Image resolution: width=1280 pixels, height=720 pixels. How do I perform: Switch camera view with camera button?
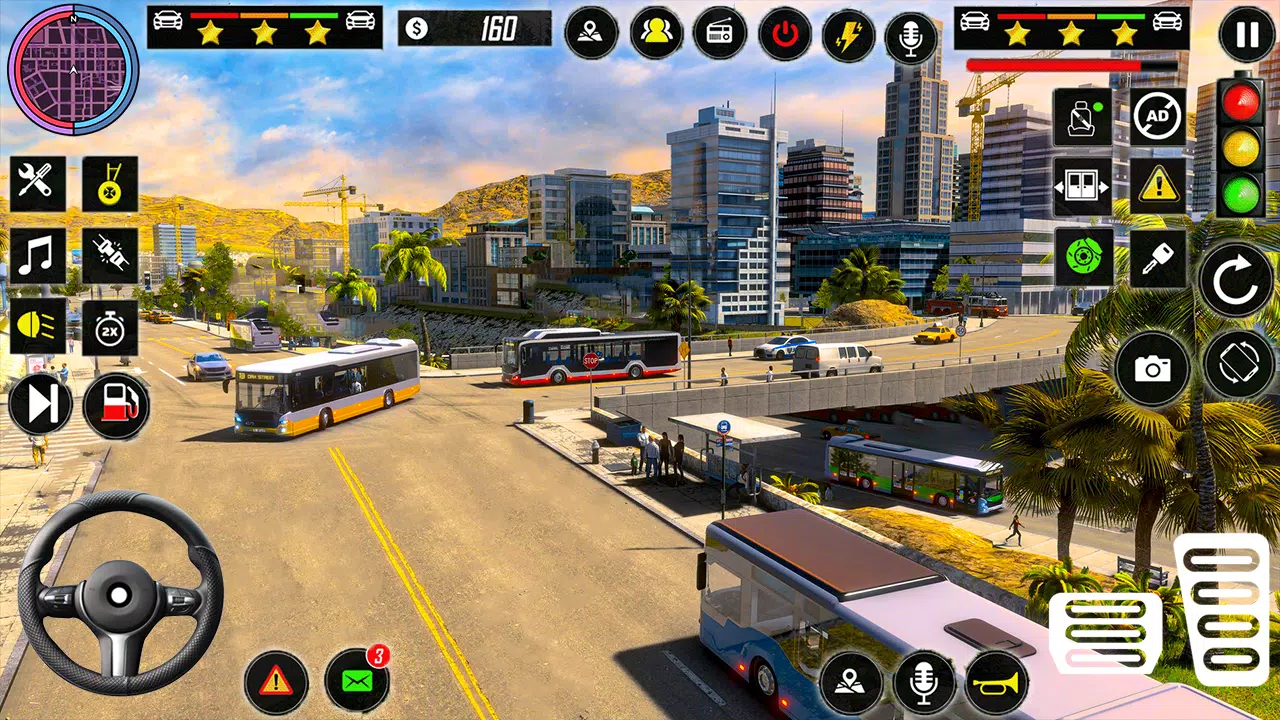pos(1152,369)
